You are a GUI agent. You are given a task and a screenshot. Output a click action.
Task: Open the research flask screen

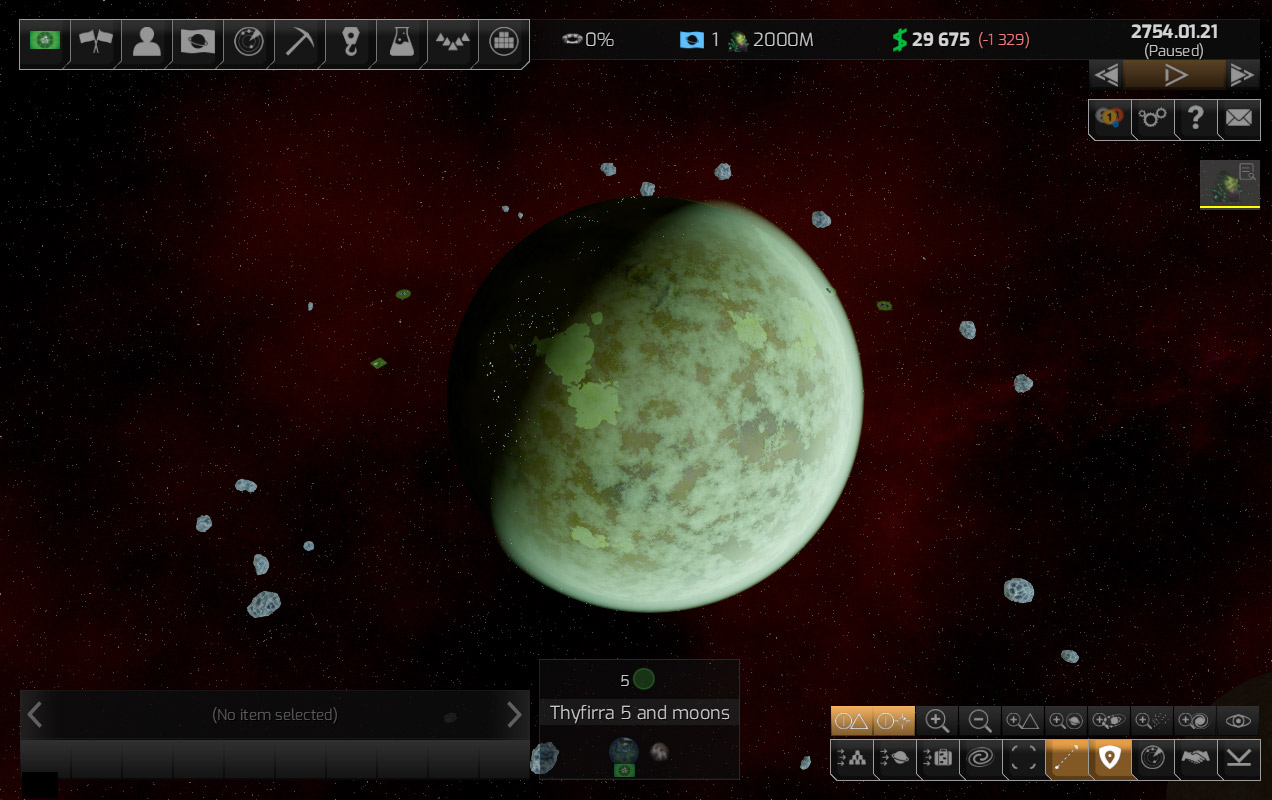tap(401, 41)
